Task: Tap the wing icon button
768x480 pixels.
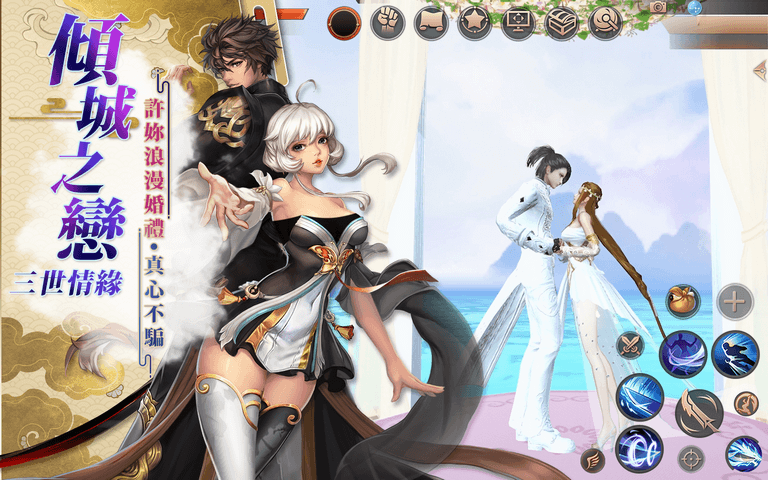Action: click(x=592, y=459)
